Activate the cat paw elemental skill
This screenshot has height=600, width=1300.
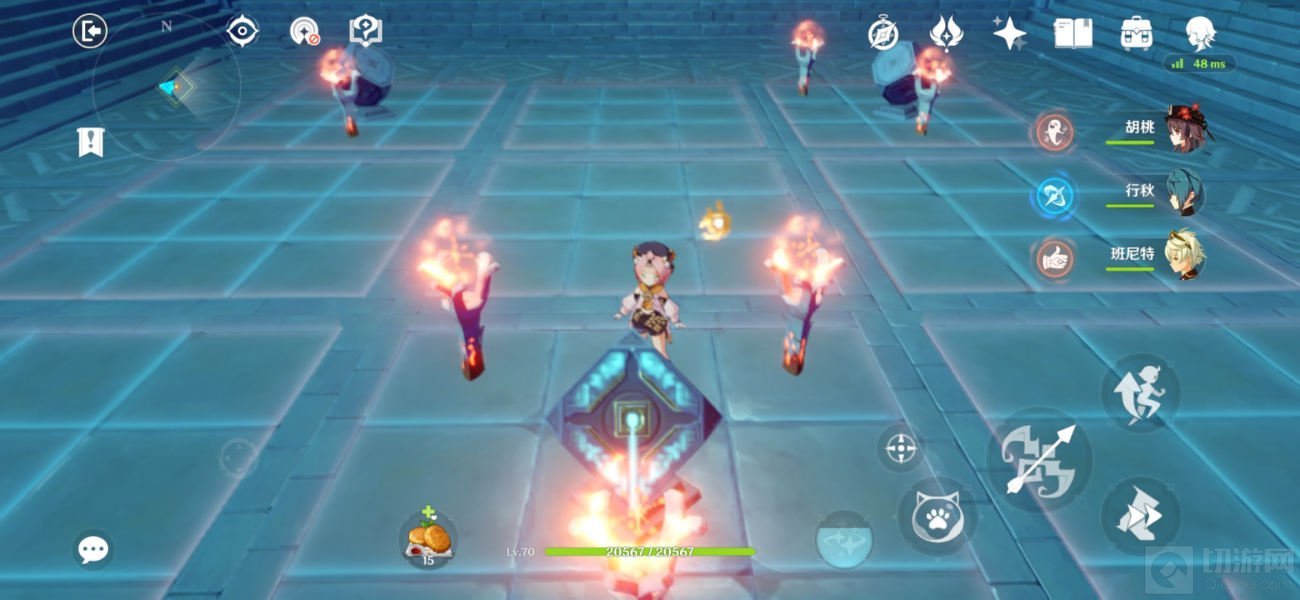pyautogui.click(x=937, y=515)
